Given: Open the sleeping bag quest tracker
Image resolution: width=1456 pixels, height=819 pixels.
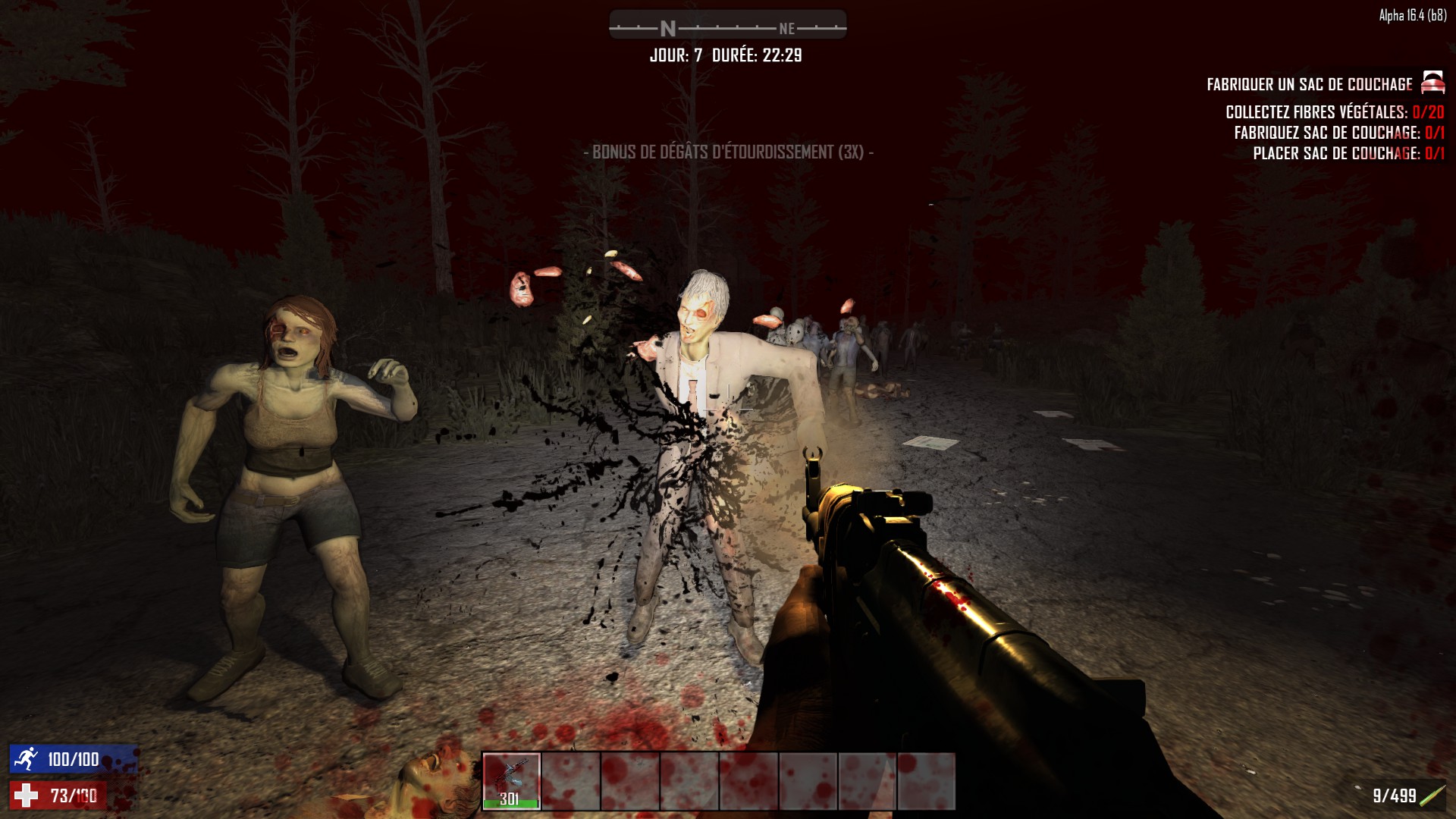Looking at the screenshot, I should pos(1310,84).
